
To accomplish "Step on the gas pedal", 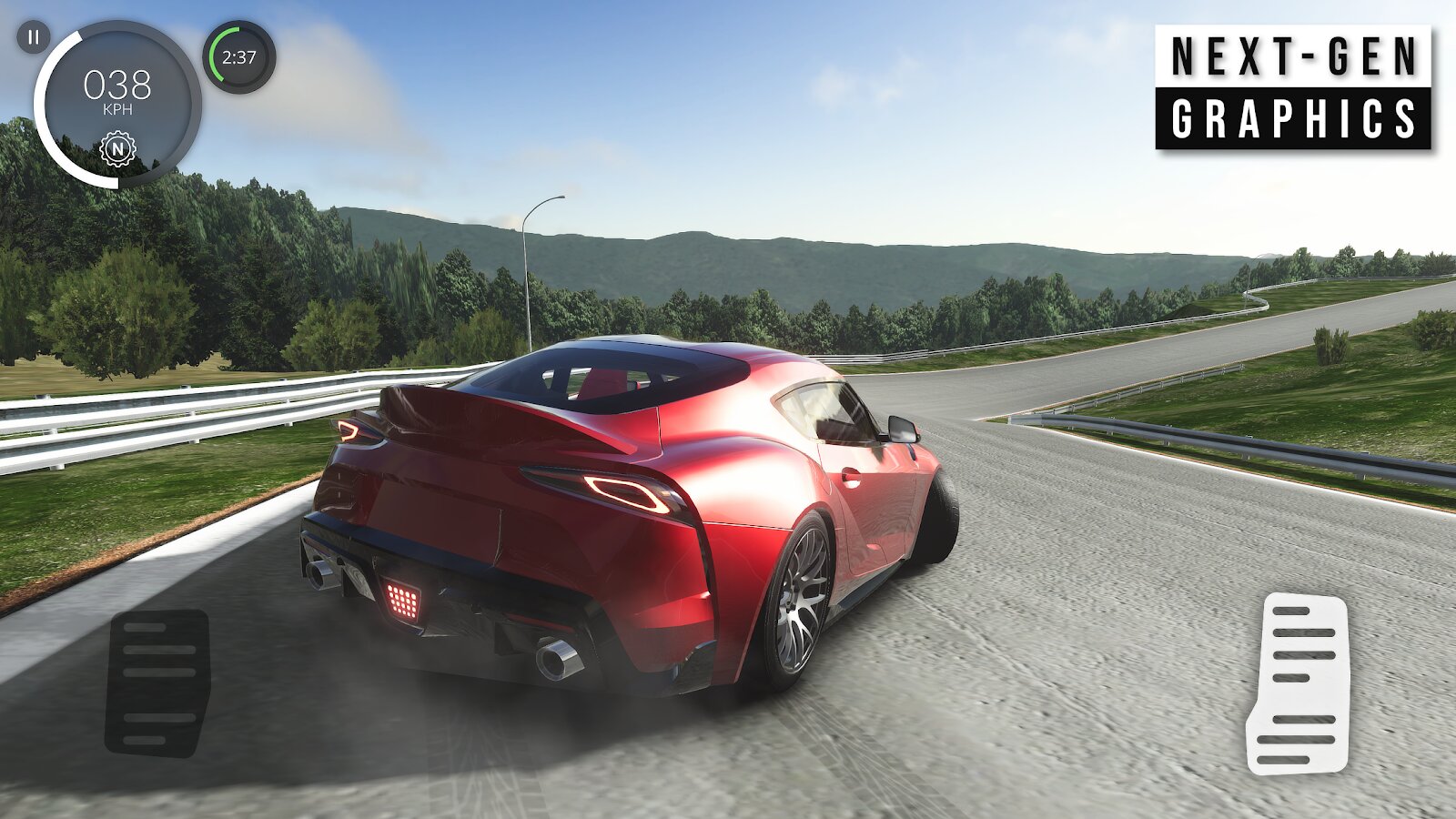I will tap(1297, 682).
